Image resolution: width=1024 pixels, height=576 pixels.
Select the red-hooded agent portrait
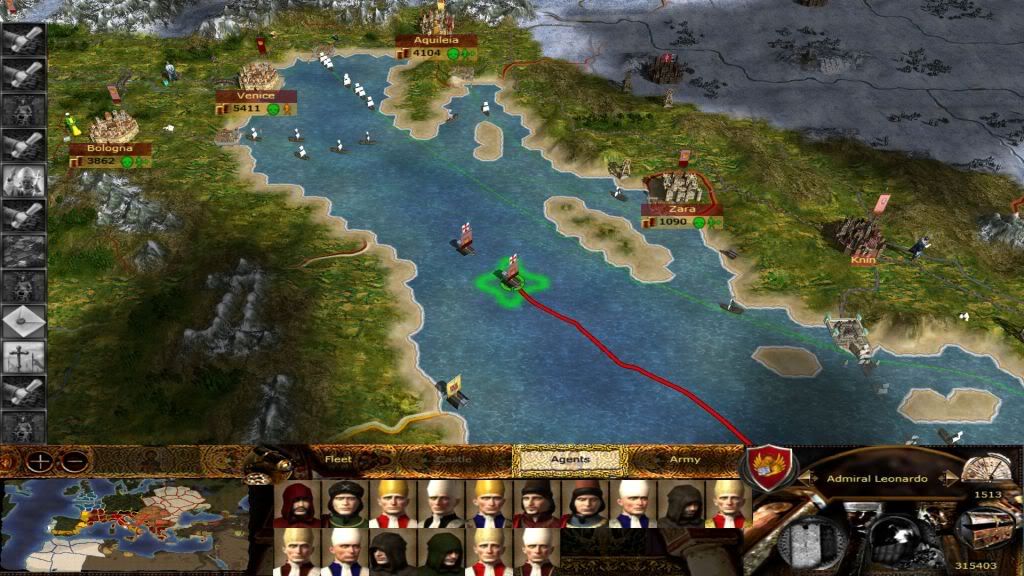298,504
